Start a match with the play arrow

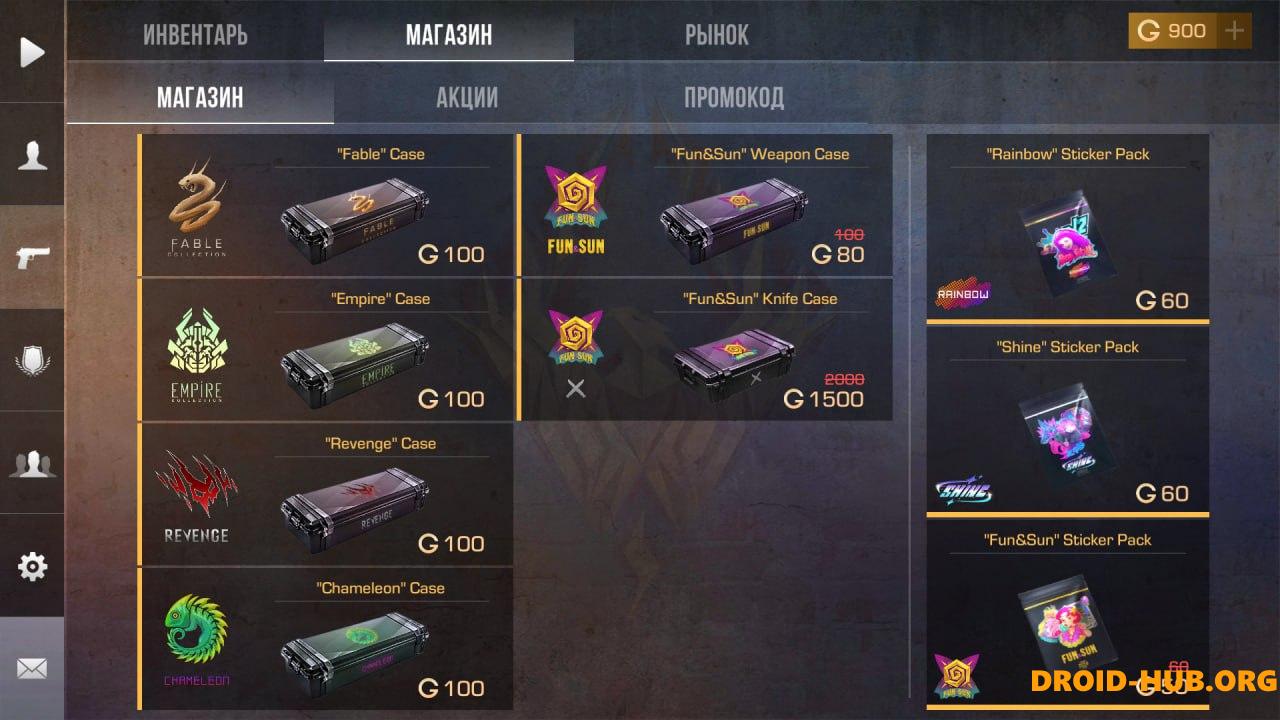32,52
